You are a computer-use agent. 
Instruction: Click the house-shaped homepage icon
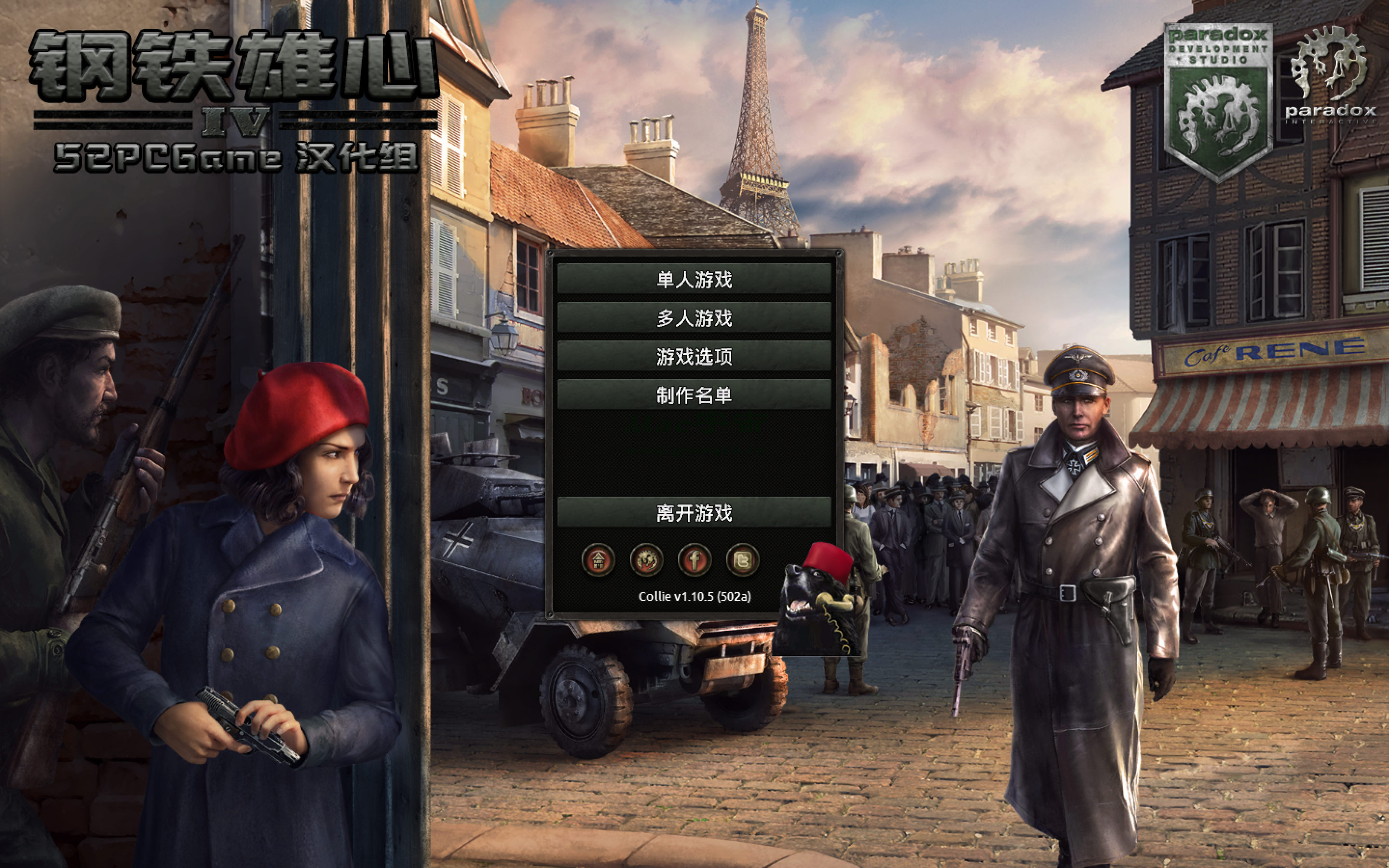598,560
